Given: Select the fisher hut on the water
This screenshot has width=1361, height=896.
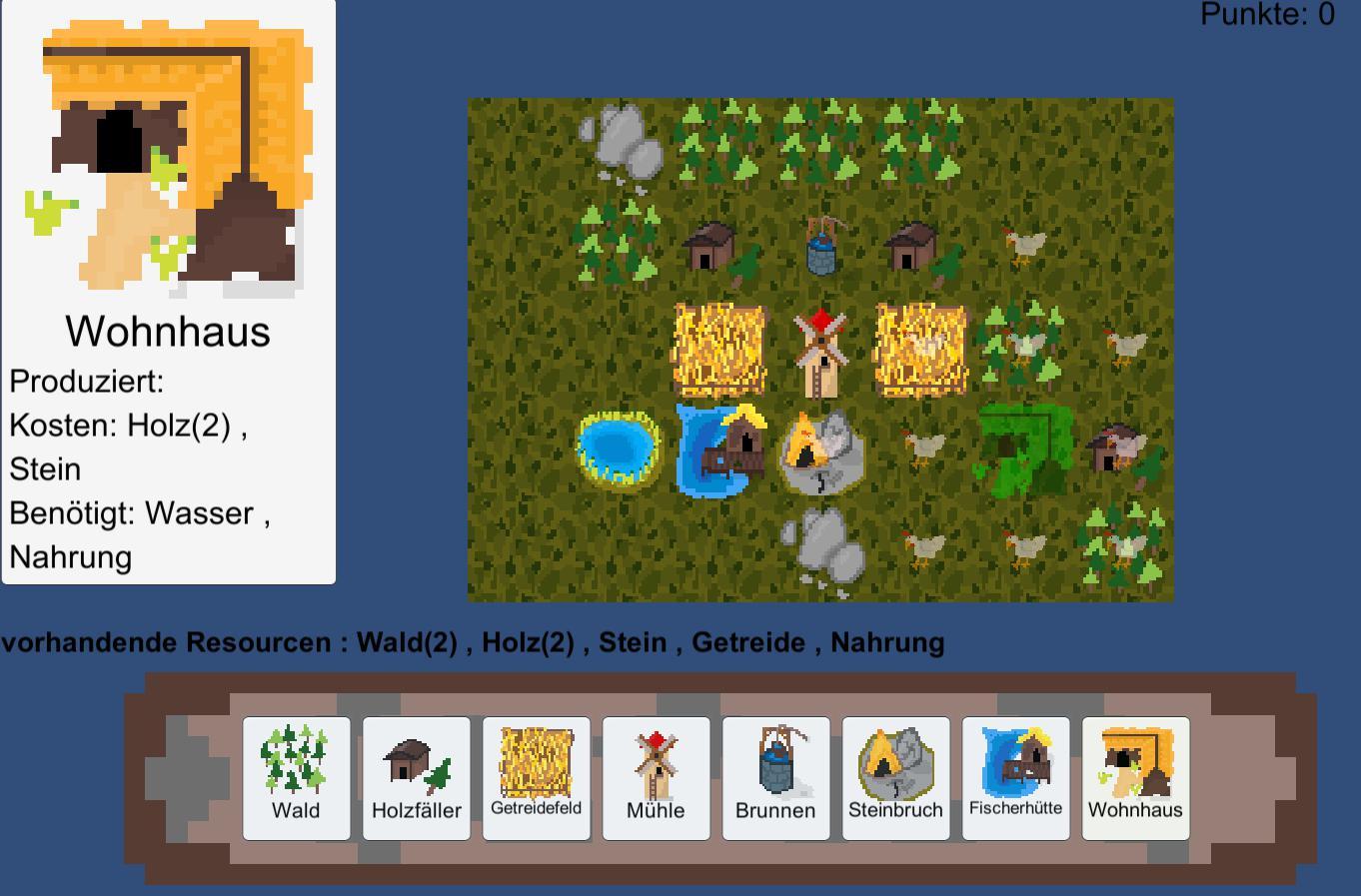Looking at the screenshot, I should tap(727, 448).
